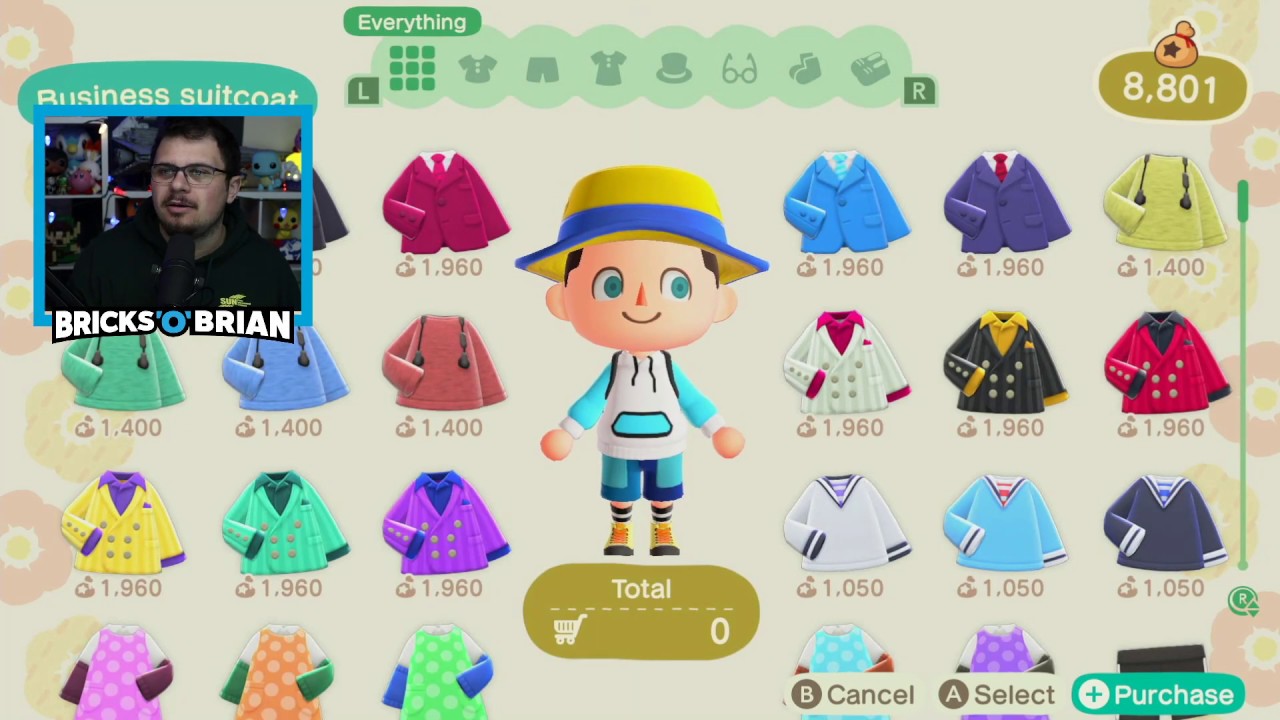
Task: Select the Everything grid category icon
Action: point(412,67)
